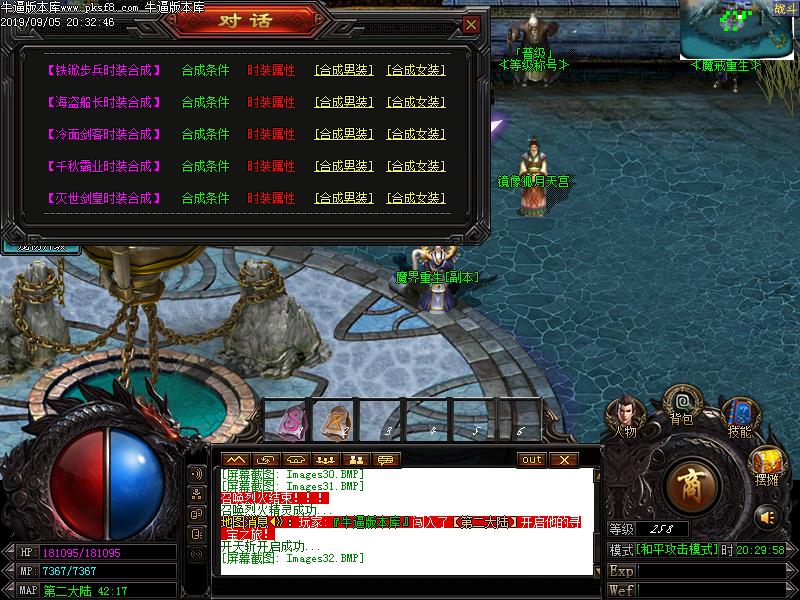
Task: Toggle the sound speaker icon
Action: coord(767,517)
